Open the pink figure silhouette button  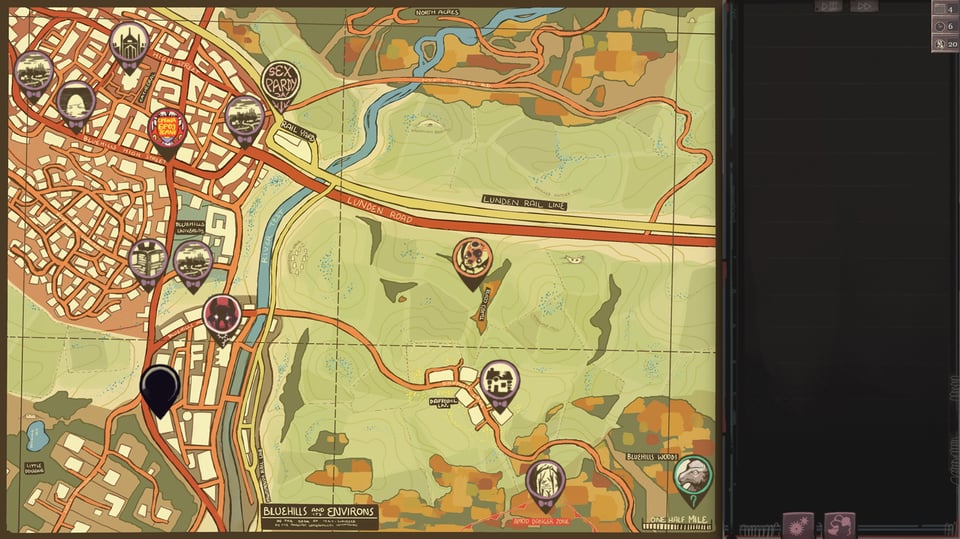click(840, 524)
